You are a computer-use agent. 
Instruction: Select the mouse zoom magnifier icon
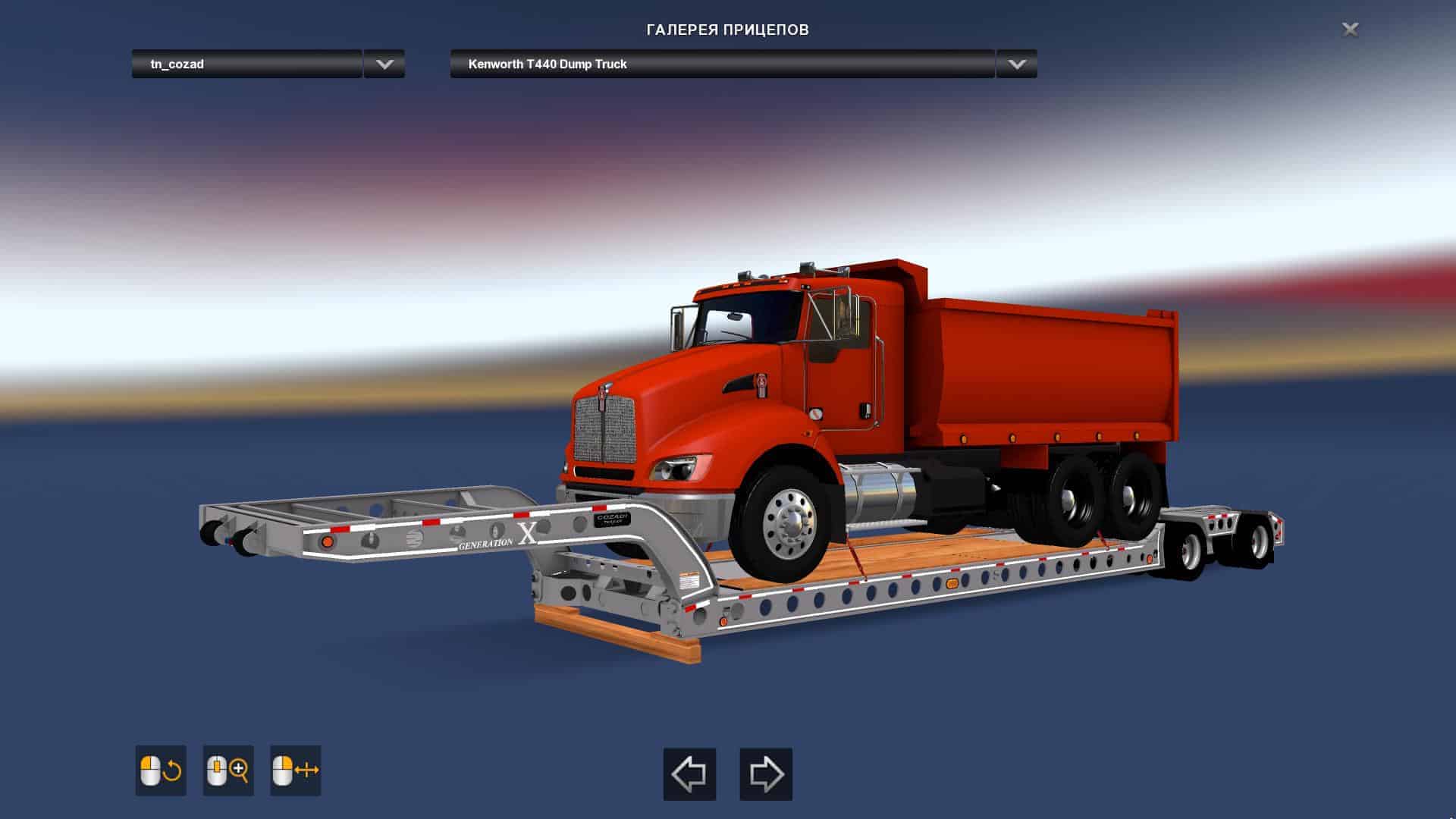tap(228, 770)
